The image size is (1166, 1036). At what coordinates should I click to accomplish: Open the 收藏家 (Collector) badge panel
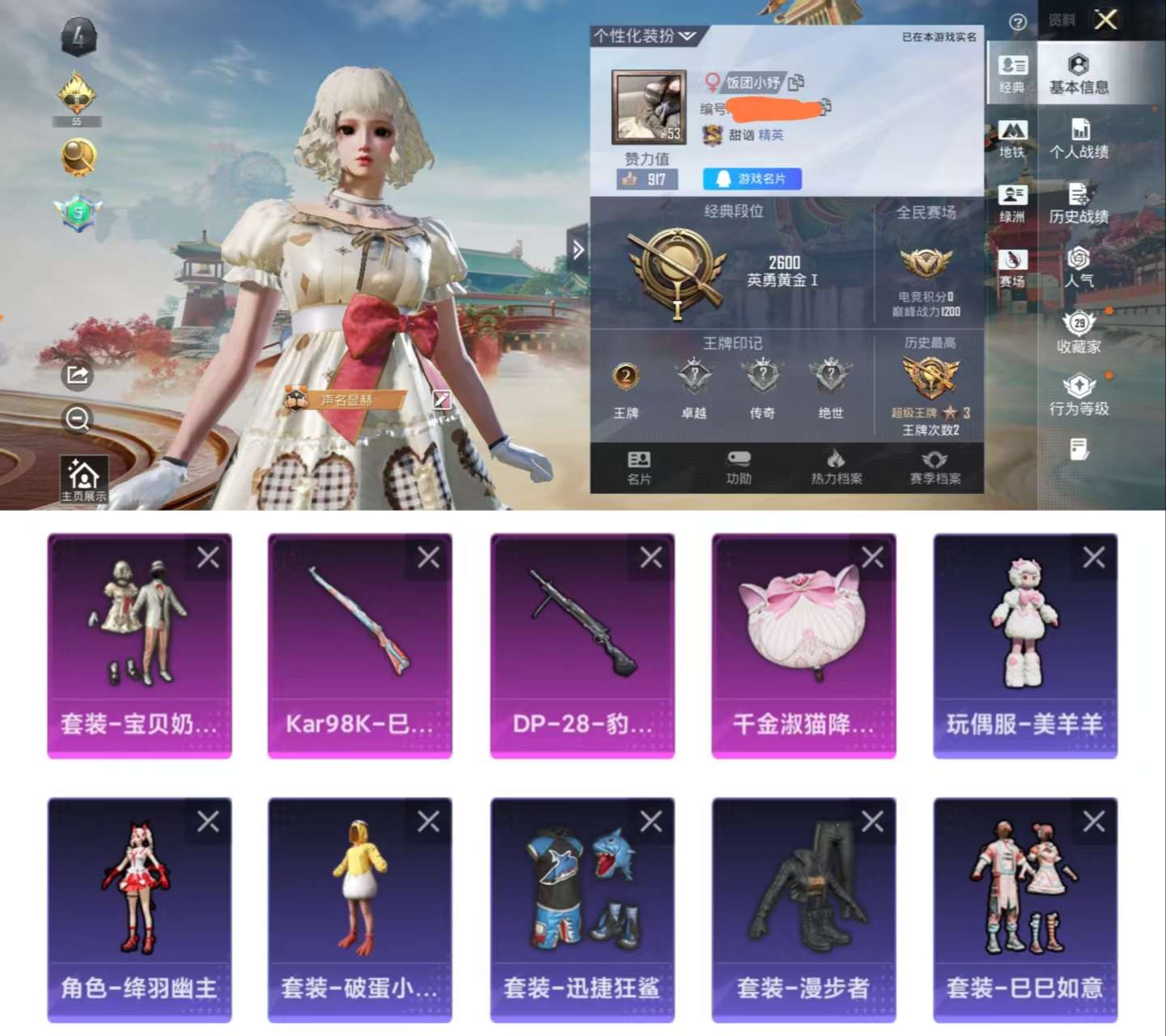(x=1079, y=333)
